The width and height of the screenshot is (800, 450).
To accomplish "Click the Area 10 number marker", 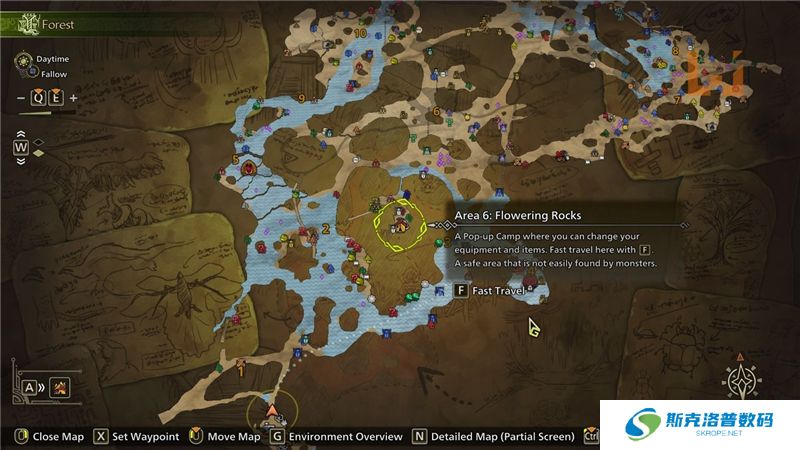I will coord(359,33).
